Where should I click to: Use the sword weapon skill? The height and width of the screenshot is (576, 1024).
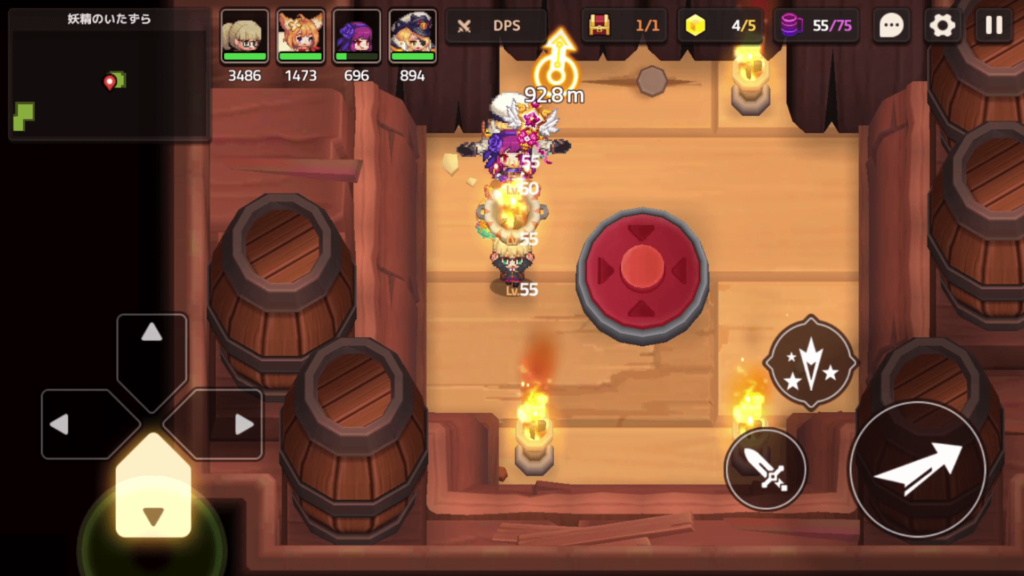[x=766, y=468]
